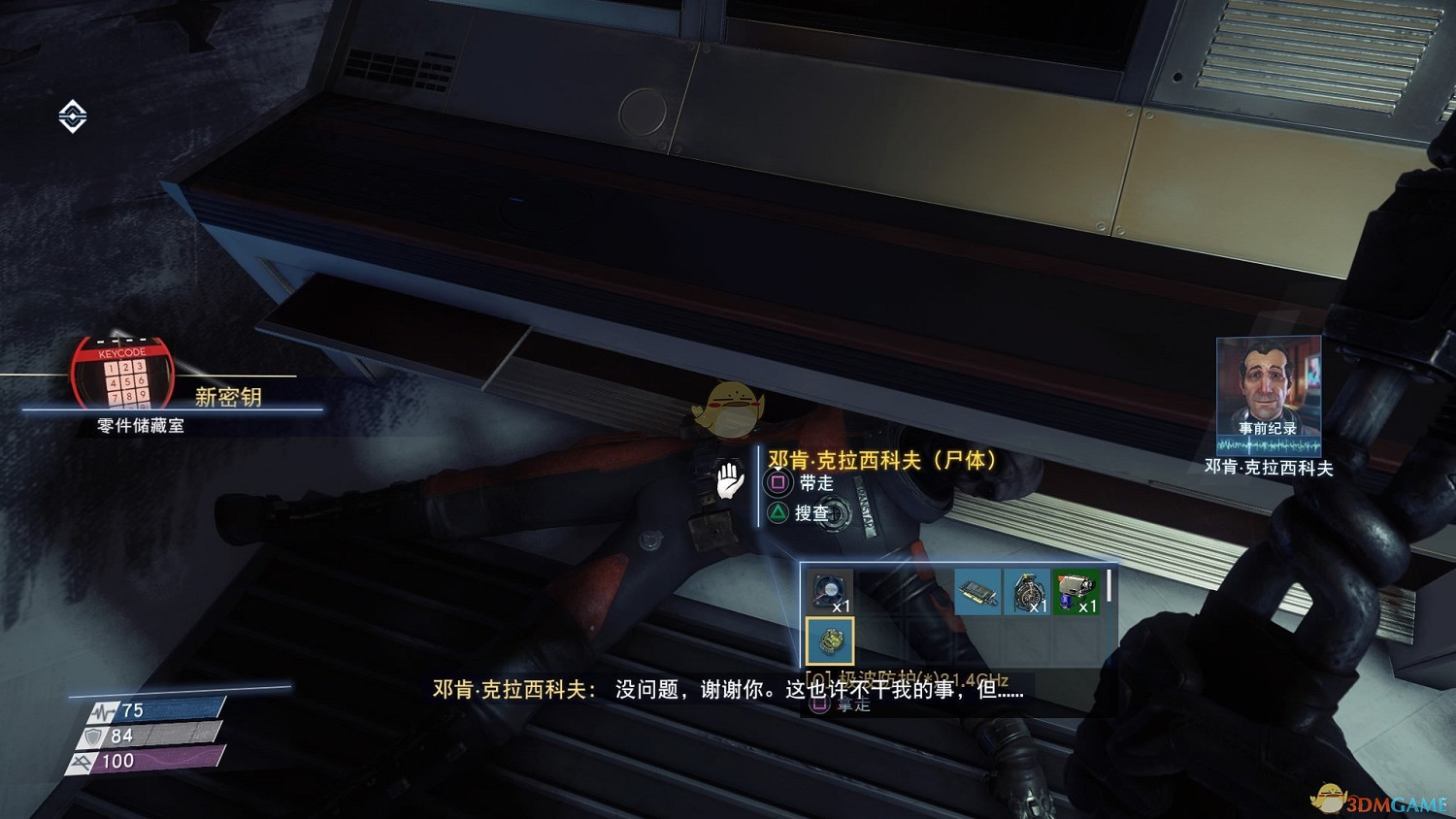Select the coil item showing x1 count
The height and width of the screenshot is (819, 1456).
[x=1027, y=590]
